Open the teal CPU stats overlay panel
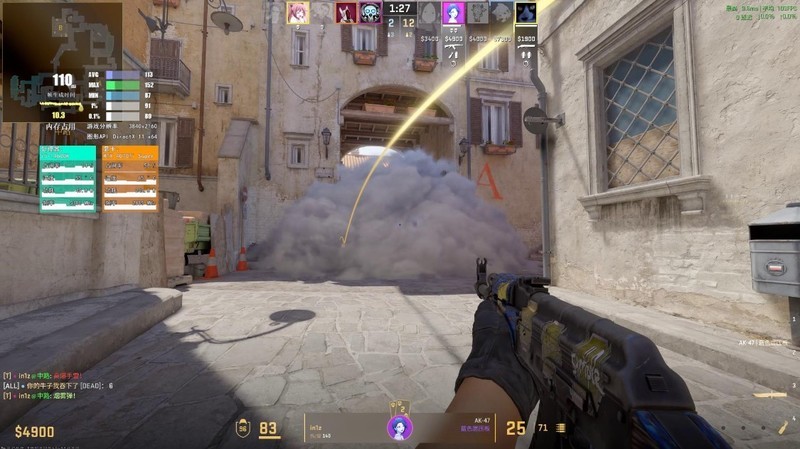 (x=68, y=178)
